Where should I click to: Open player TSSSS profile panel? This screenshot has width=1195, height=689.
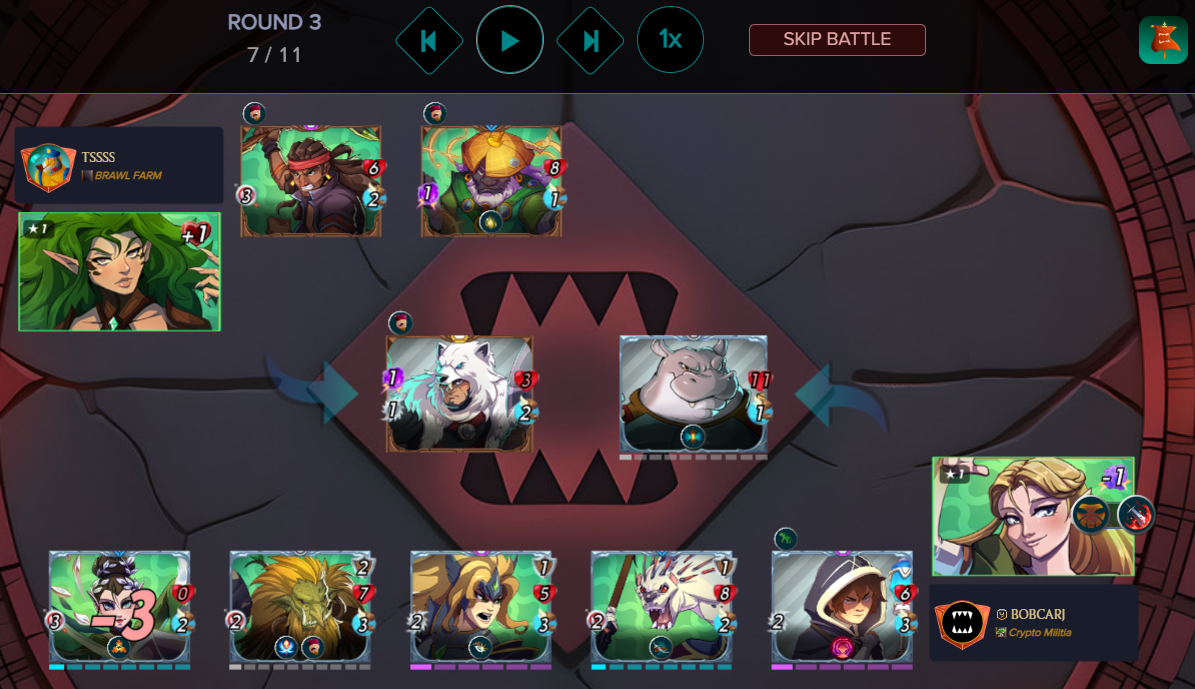point(120,165)
